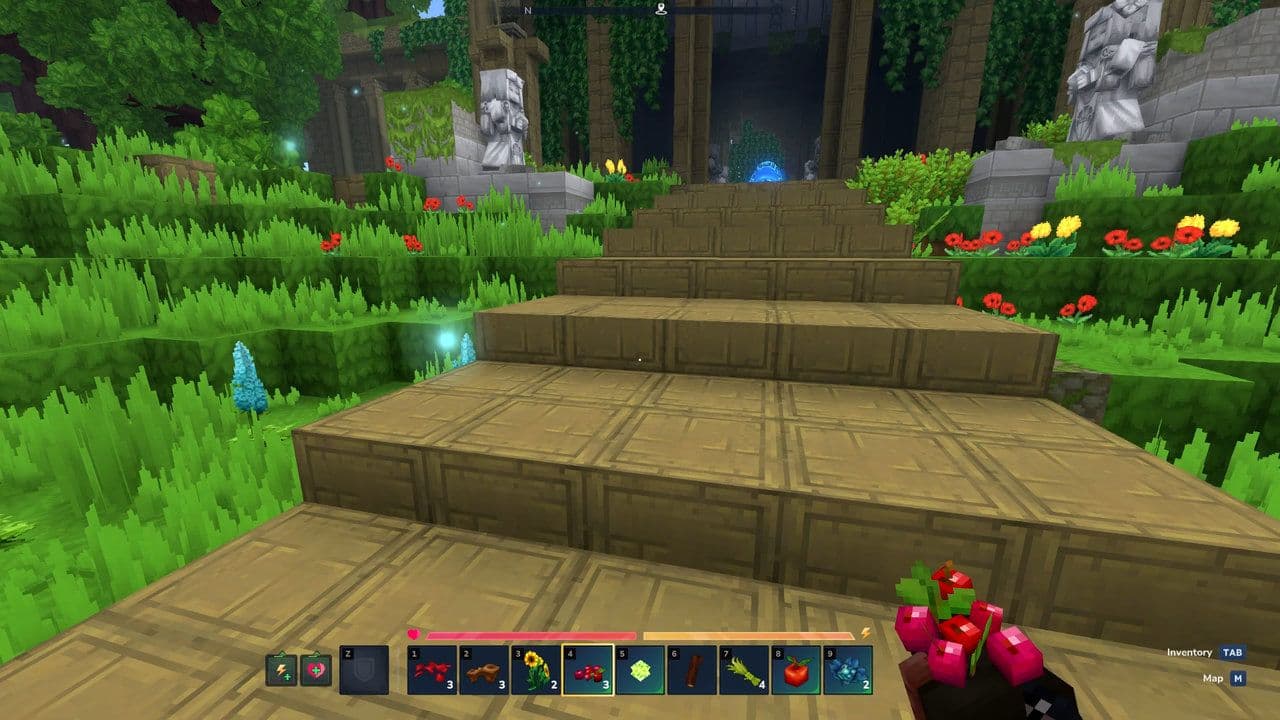Screen dimensions: 1280x720
Task: Pick the green crystal item in slot 5
Action: [x=640, y=670]
